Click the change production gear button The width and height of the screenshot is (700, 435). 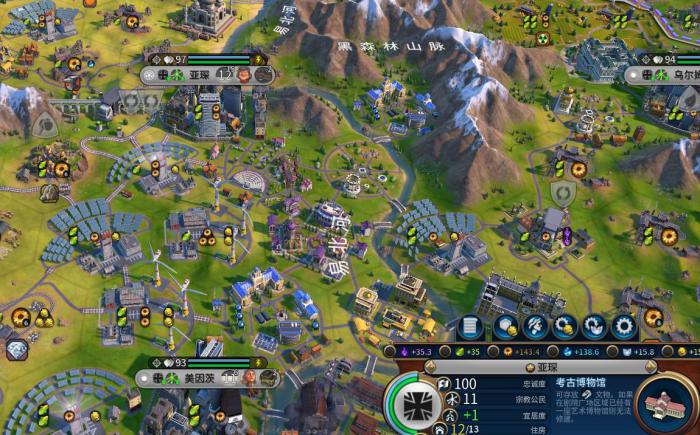(625, 326)
